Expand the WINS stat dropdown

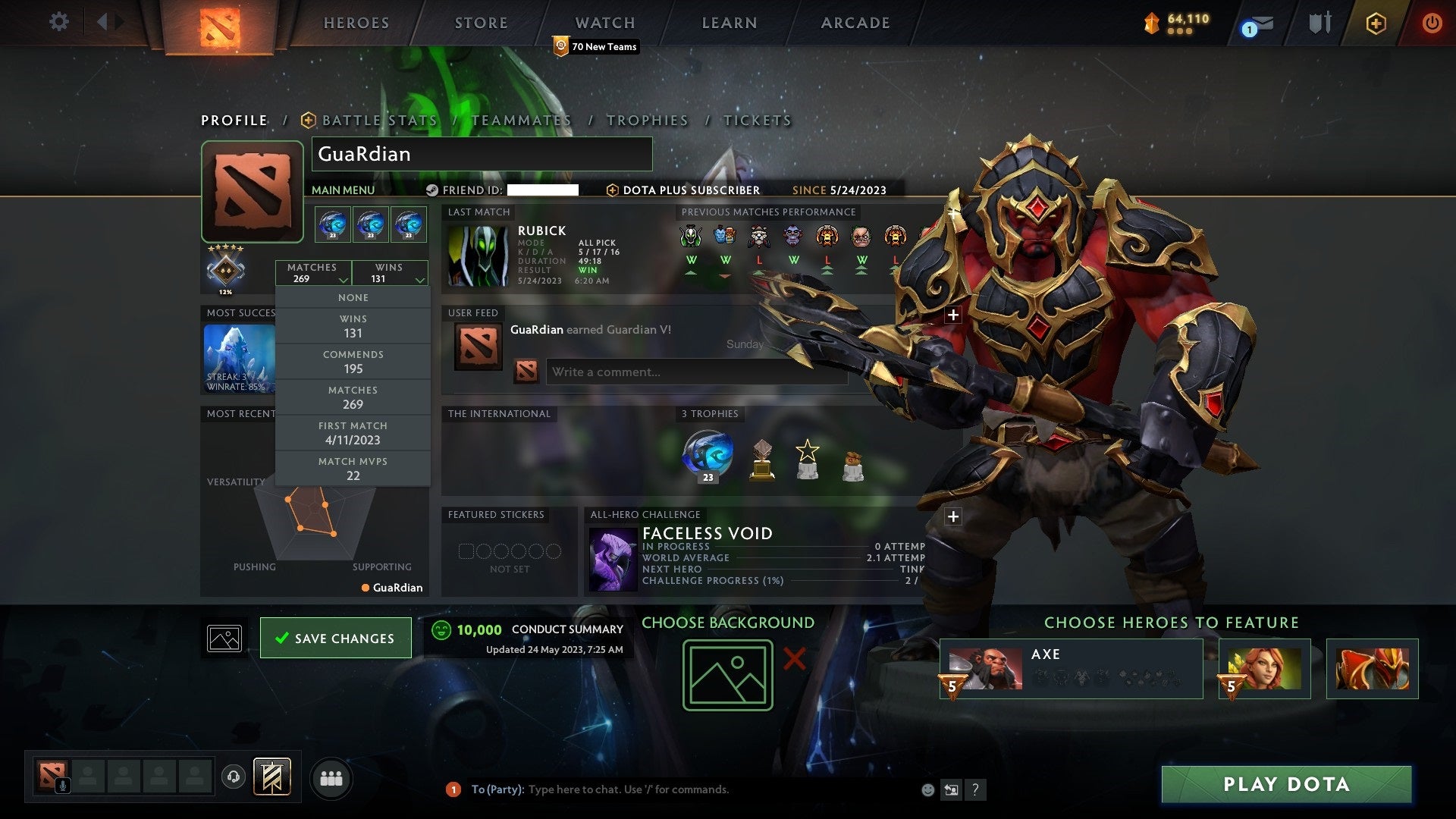[390, 273]
